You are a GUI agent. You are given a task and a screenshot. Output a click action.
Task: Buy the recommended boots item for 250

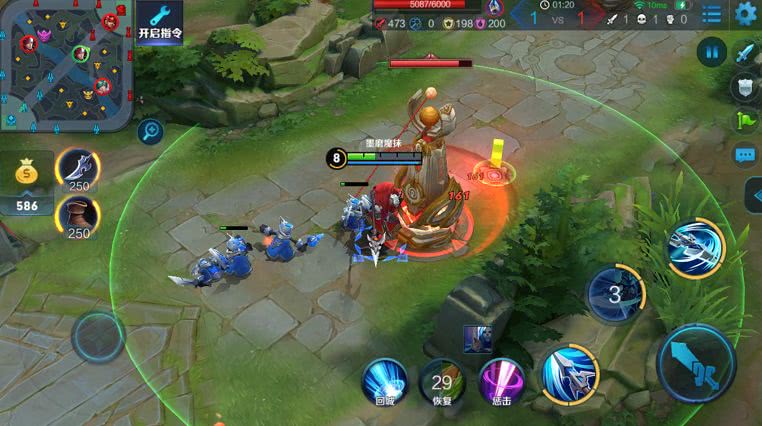click(77, 215)
